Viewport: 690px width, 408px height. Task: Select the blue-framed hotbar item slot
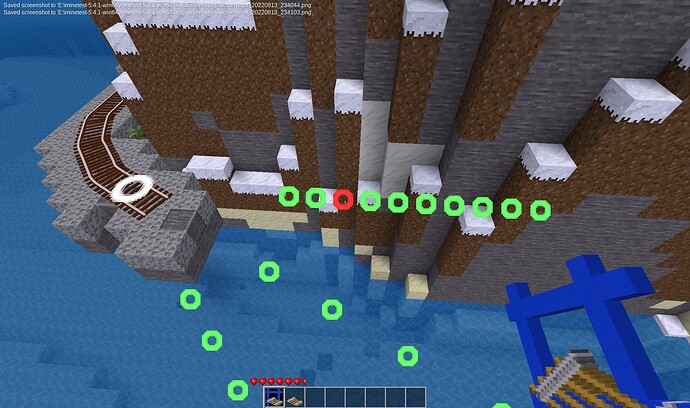pos(275,398)
